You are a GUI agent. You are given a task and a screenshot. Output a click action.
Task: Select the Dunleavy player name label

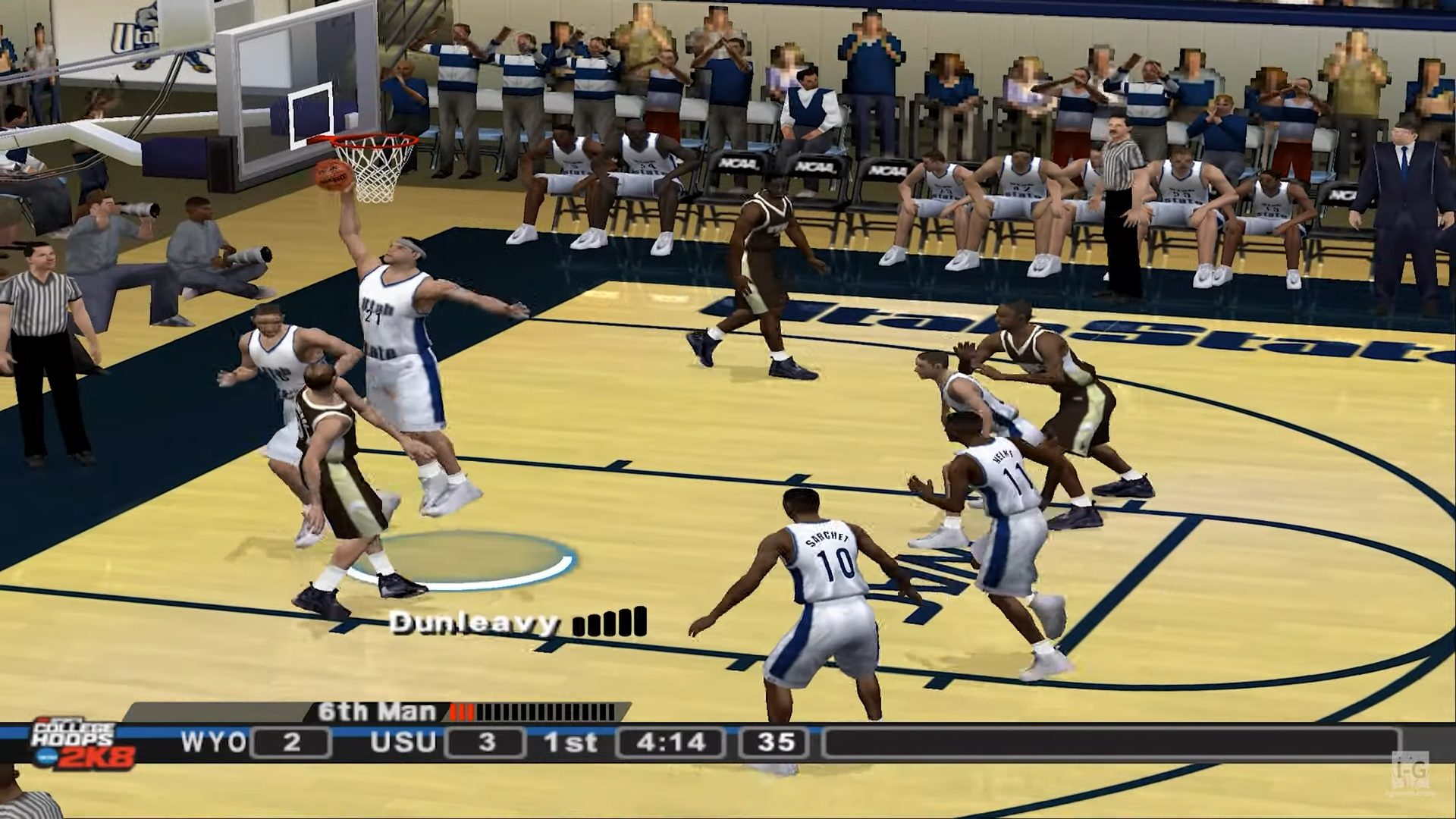(x=475, y=623)
